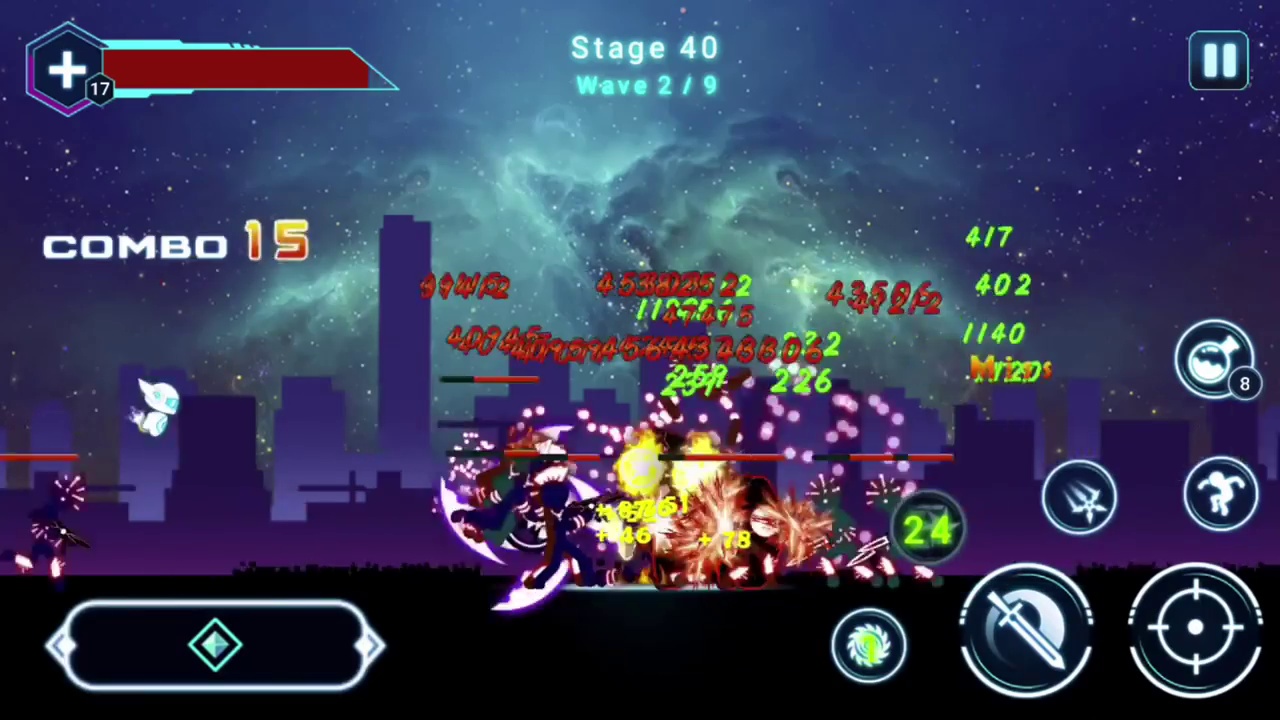The image size is (1280, 720).
Task: Tap the plus icon beside the health bar
Action: [67, 69]
